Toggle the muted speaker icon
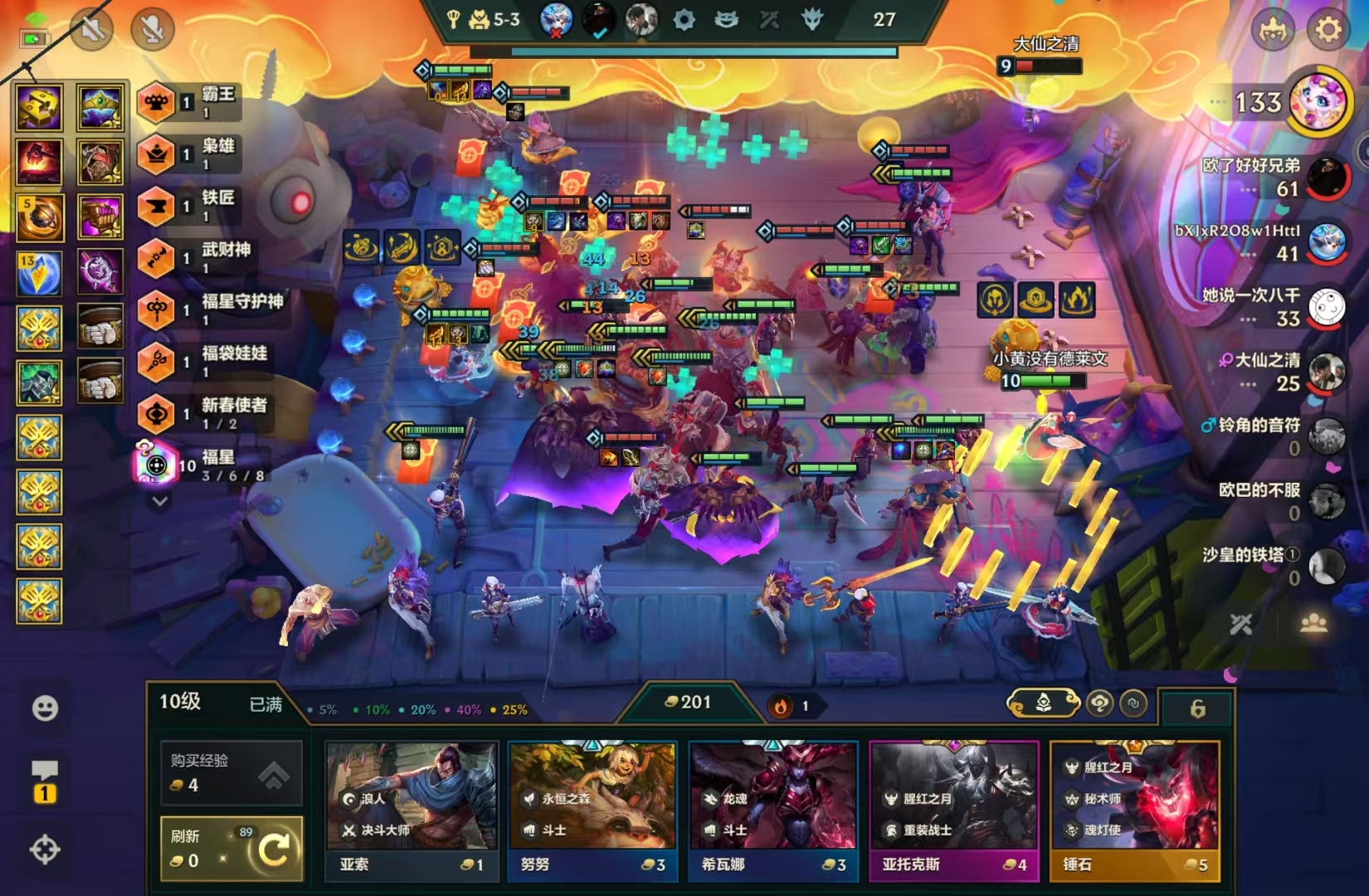 92,30
